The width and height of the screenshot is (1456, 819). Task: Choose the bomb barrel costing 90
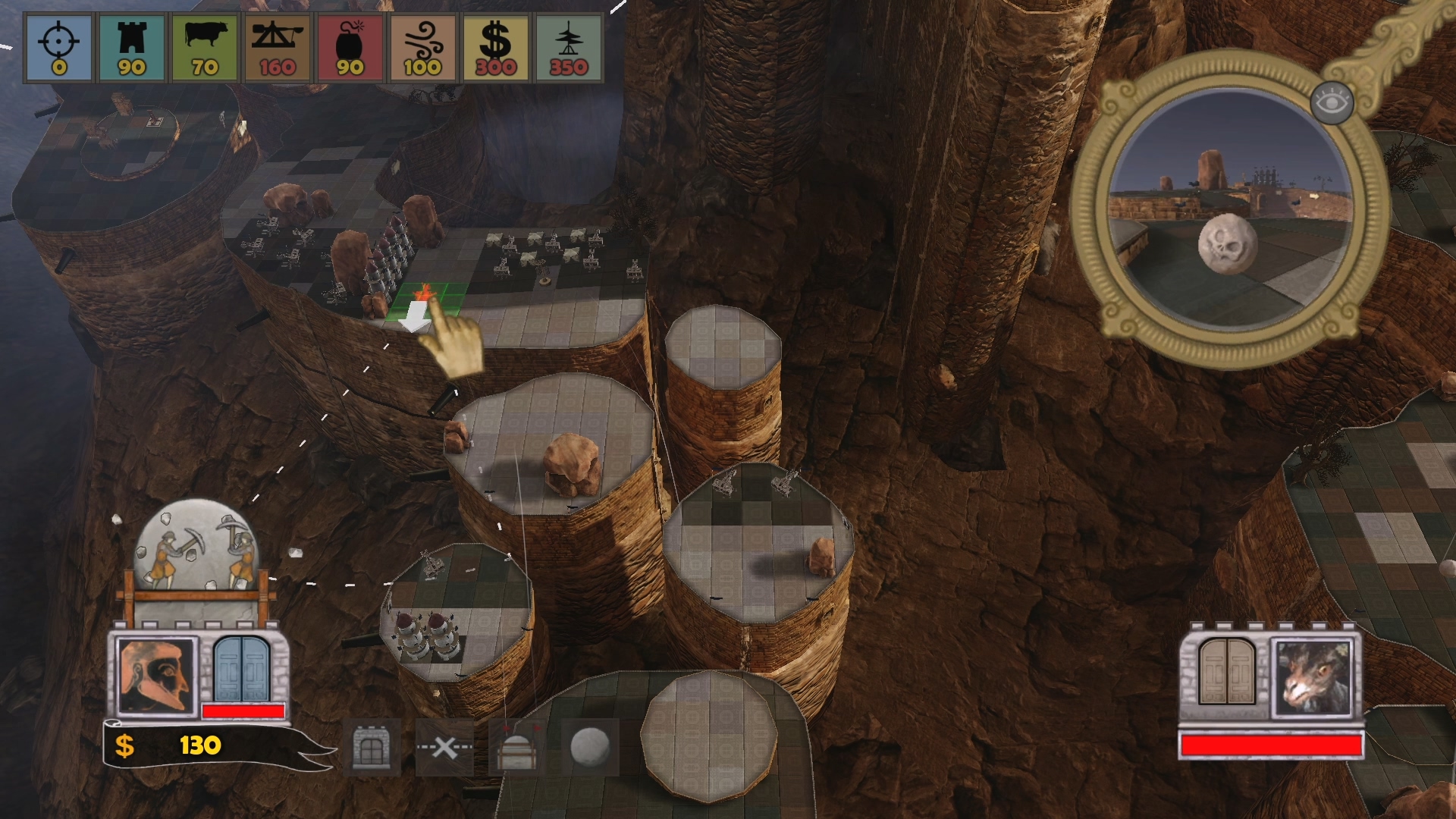point(350,47)
